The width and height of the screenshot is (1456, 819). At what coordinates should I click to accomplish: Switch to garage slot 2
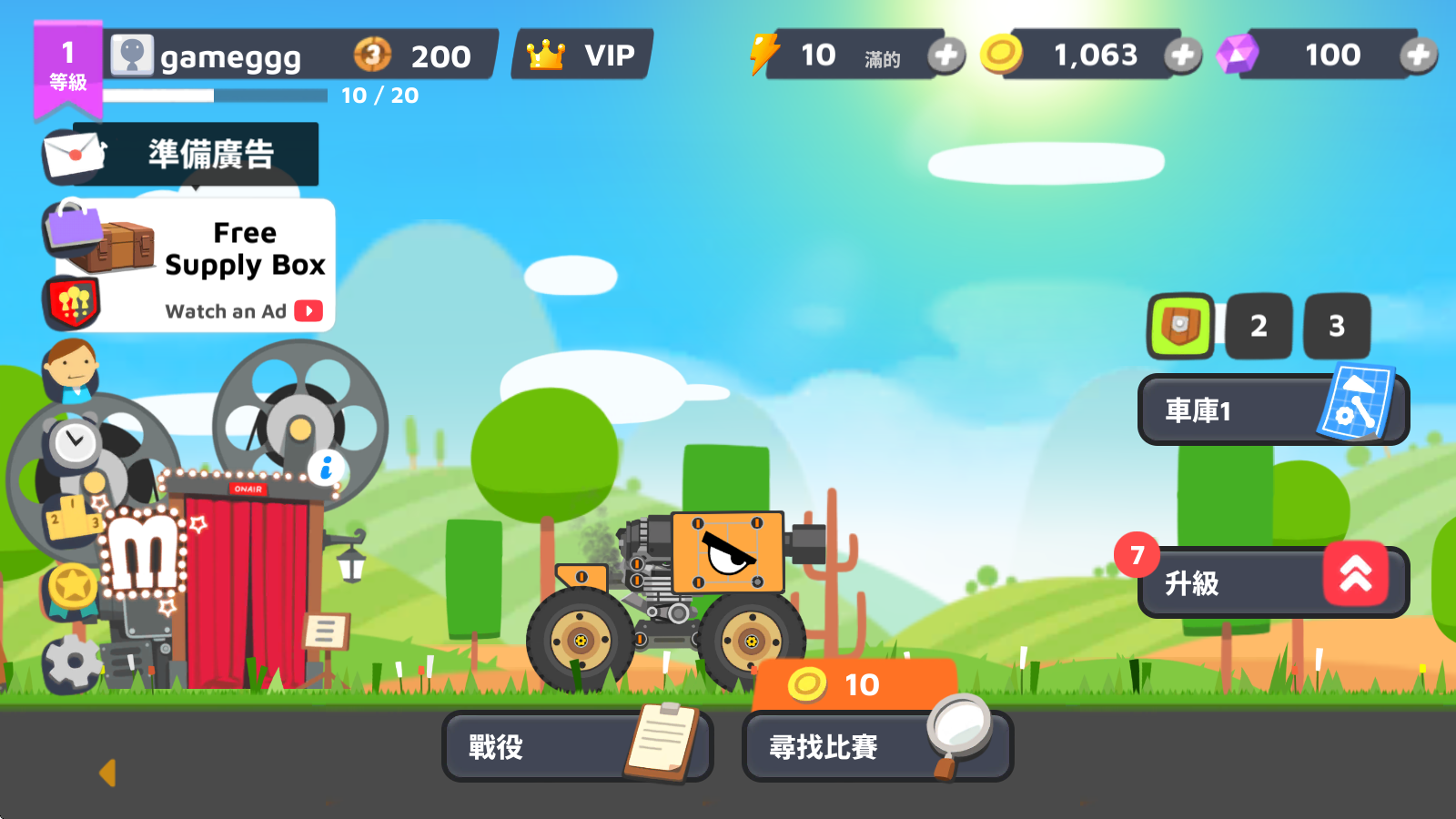[1259, 326]
